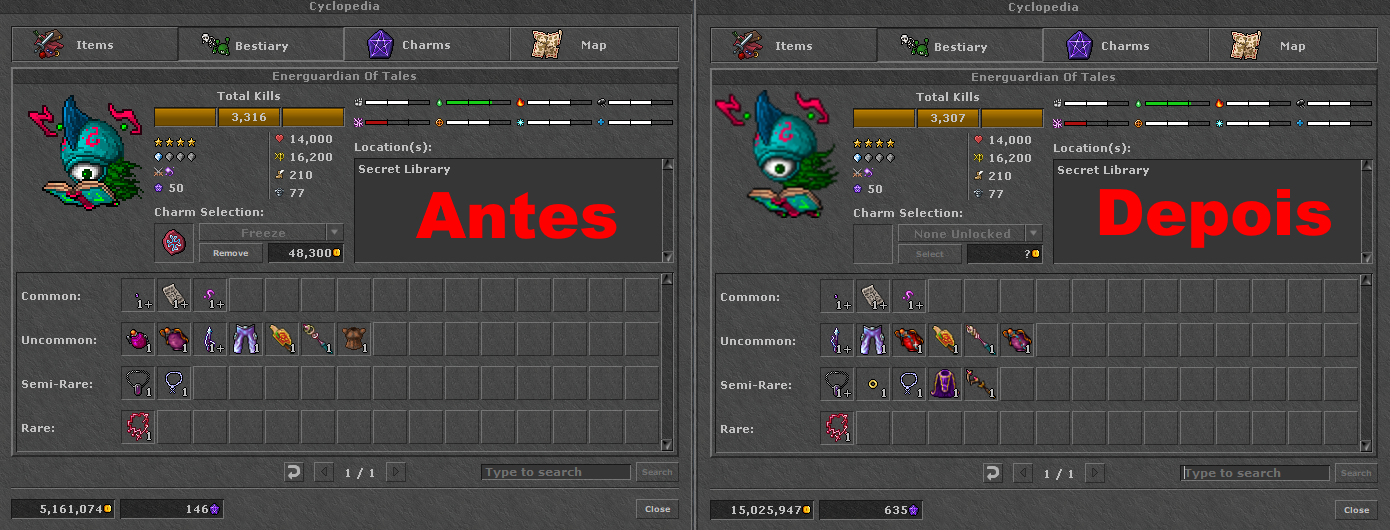Click the back arrow in left window
The height and width of the screenshot is (530, 1390).
pos(293,472)
